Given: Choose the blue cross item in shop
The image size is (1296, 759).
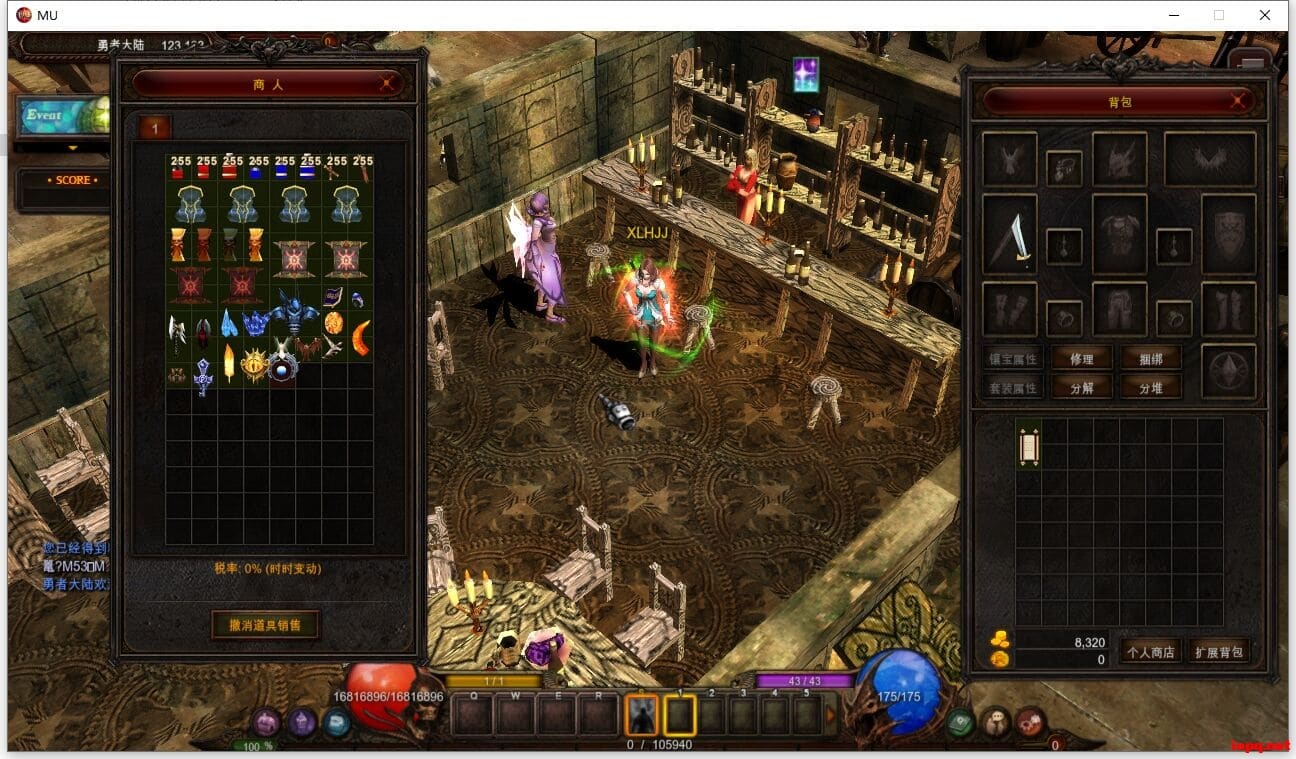Looking at the screenshot, I should (203, 376).
